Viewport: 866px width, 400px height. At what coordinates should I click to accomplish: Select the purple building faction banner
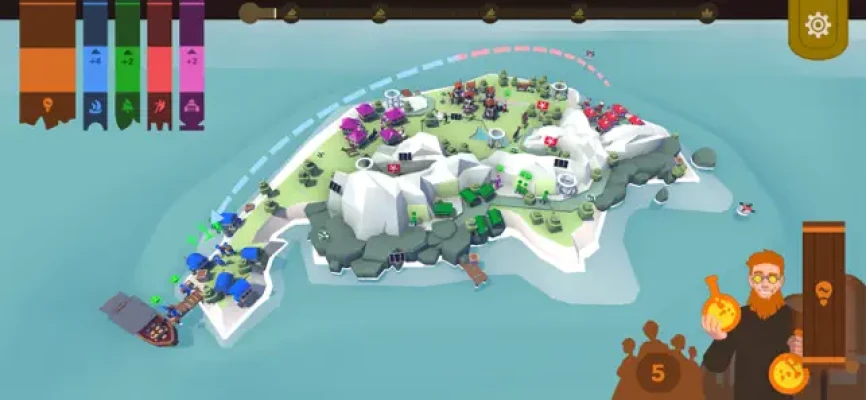coord(191,65)
